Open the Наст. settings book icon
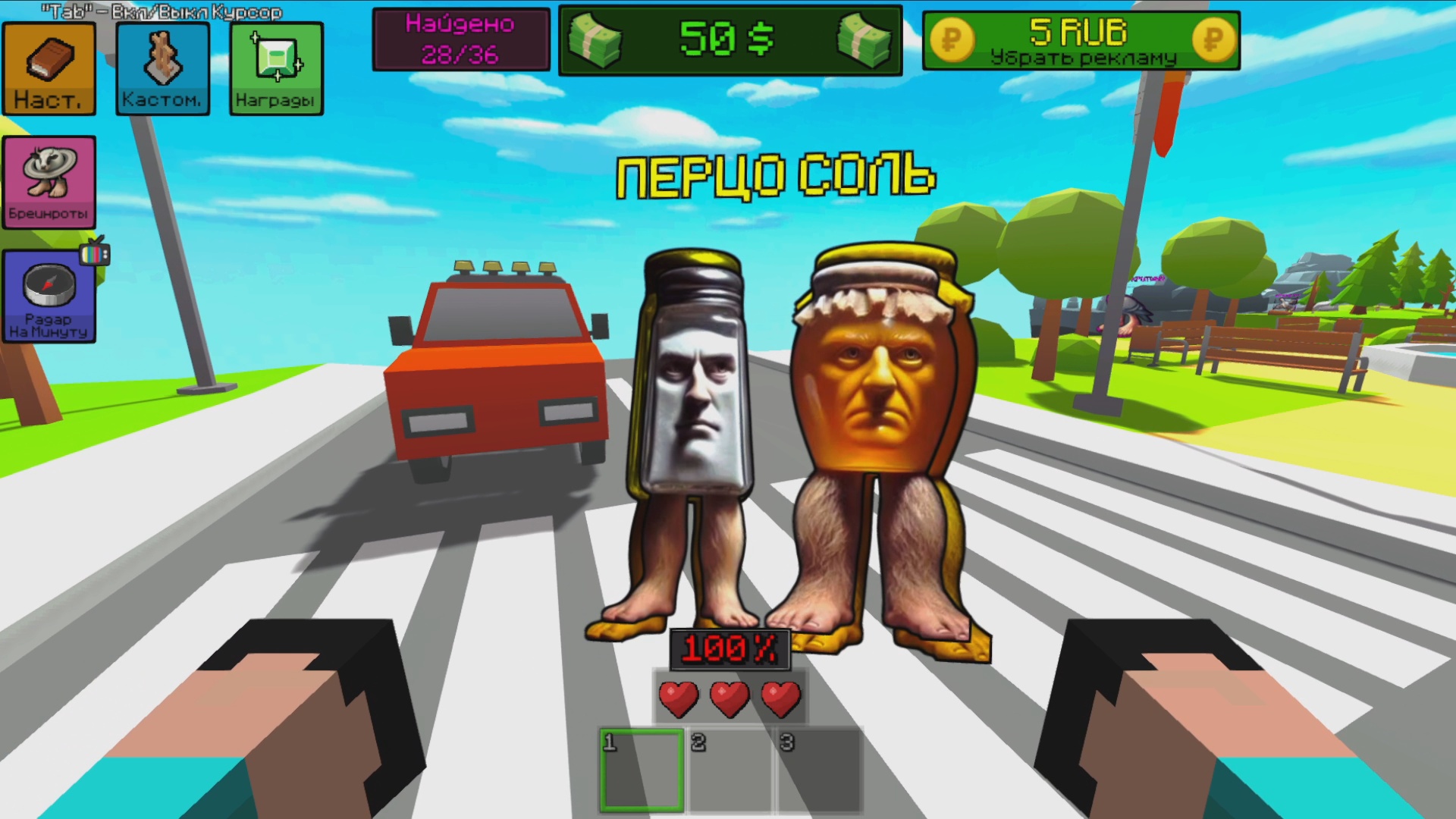Screen dimensions: 1456x819 49,68
